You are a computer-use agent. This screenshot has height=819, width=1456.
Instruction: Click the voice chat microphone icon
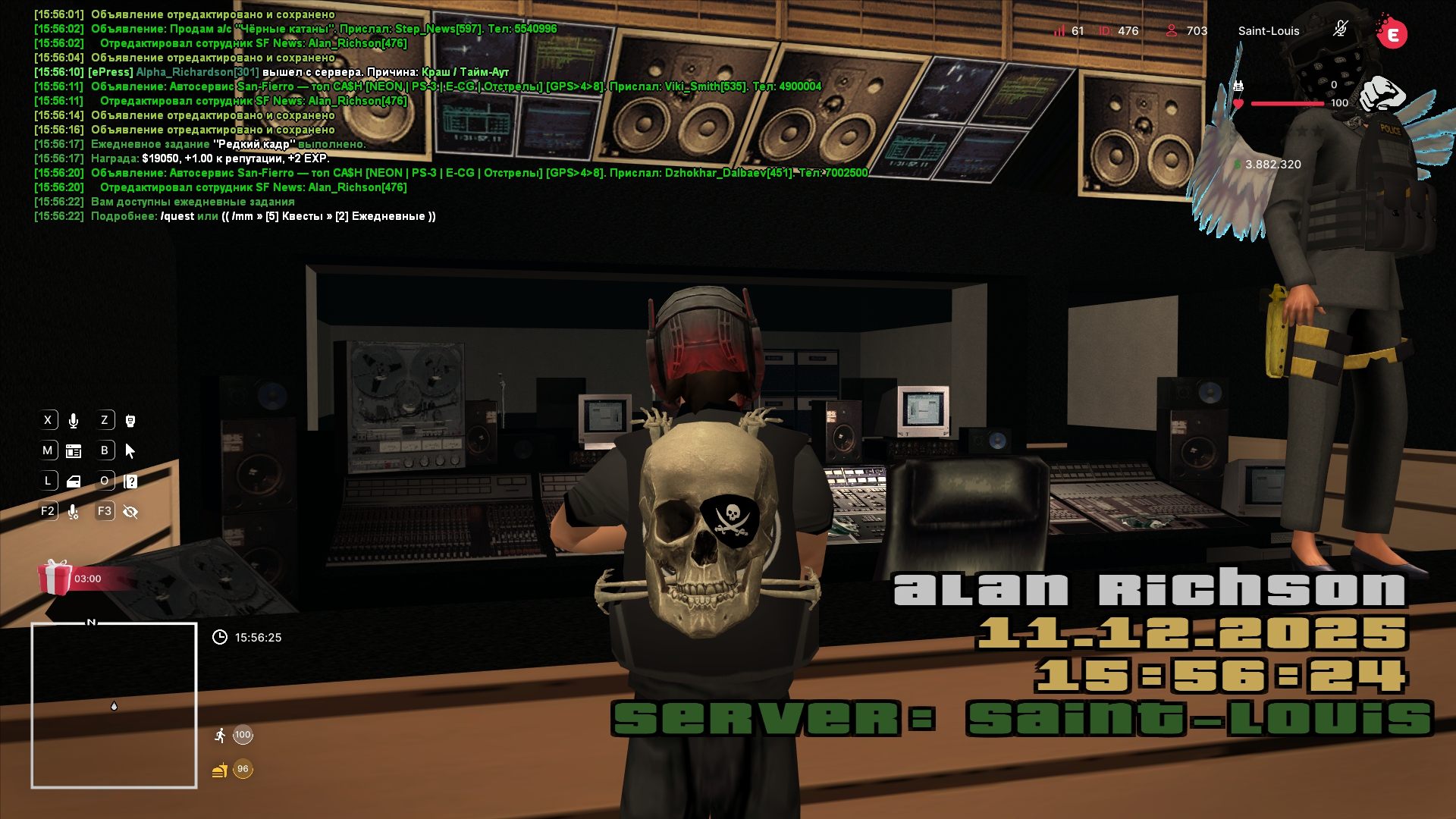[x=74, y=421]
